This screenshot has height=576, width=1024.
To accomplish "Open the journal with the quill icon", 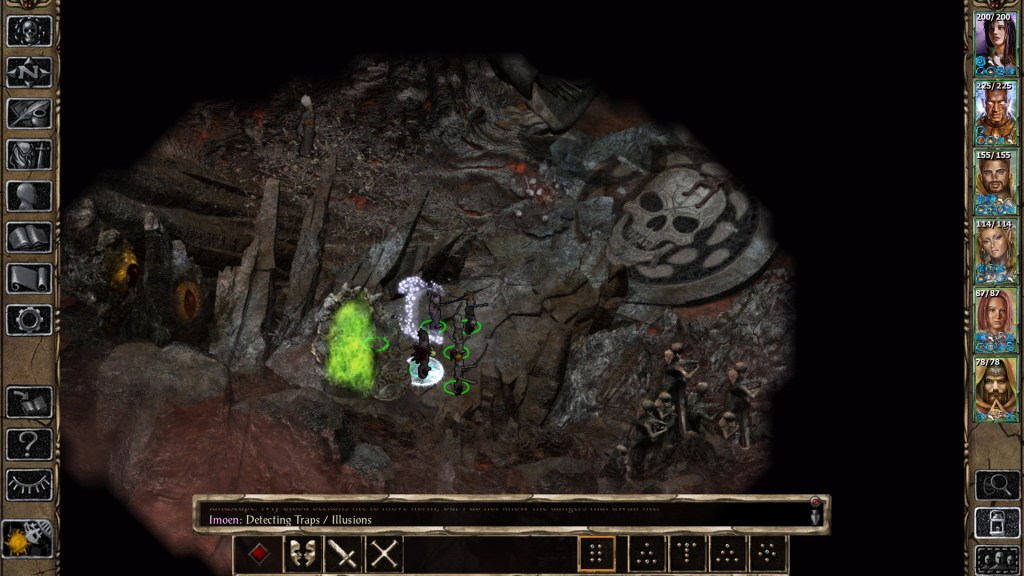I will [29, 113].
